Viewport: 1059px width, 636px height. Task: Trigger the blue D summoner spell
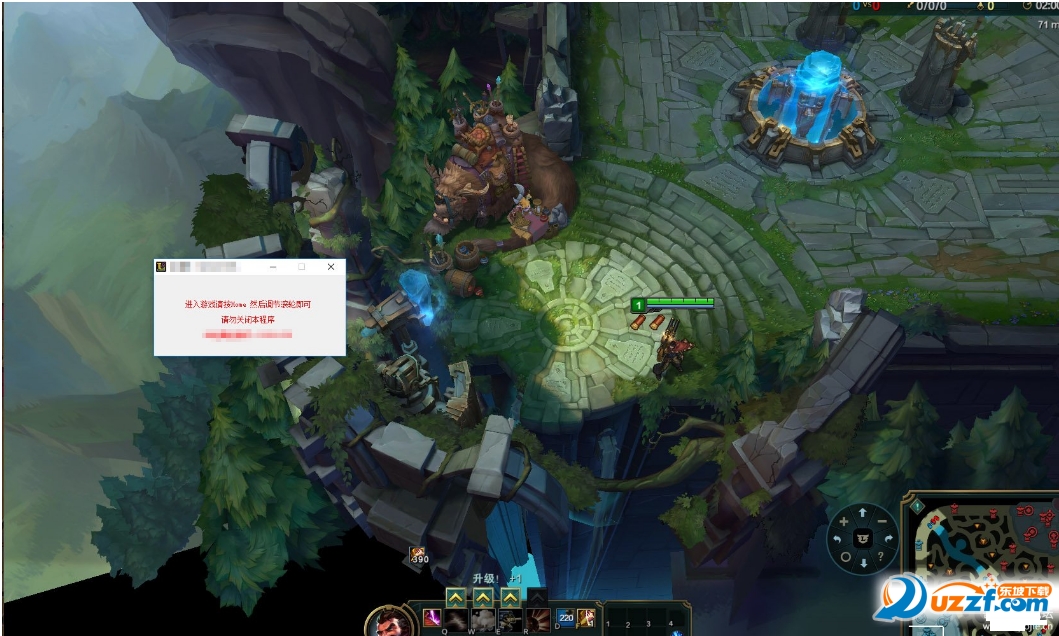(565, 619)
